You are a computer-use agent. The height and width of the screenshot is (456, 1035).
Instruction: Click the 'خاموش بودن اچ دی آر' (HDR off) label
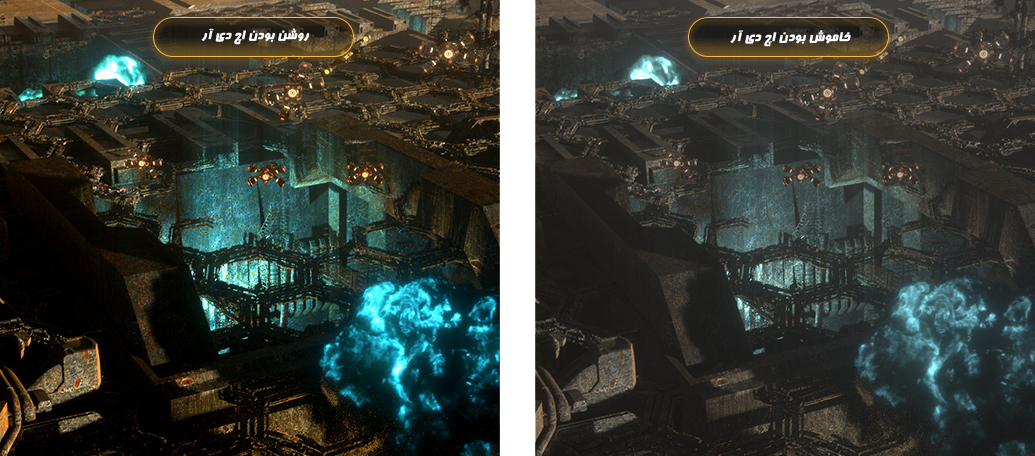(x=788, y=36)
